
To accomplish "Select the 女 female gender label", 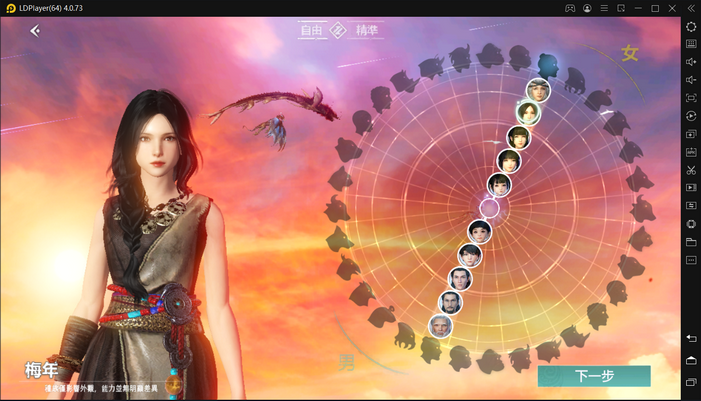I will pyautogui.click(x=629, y=53).
